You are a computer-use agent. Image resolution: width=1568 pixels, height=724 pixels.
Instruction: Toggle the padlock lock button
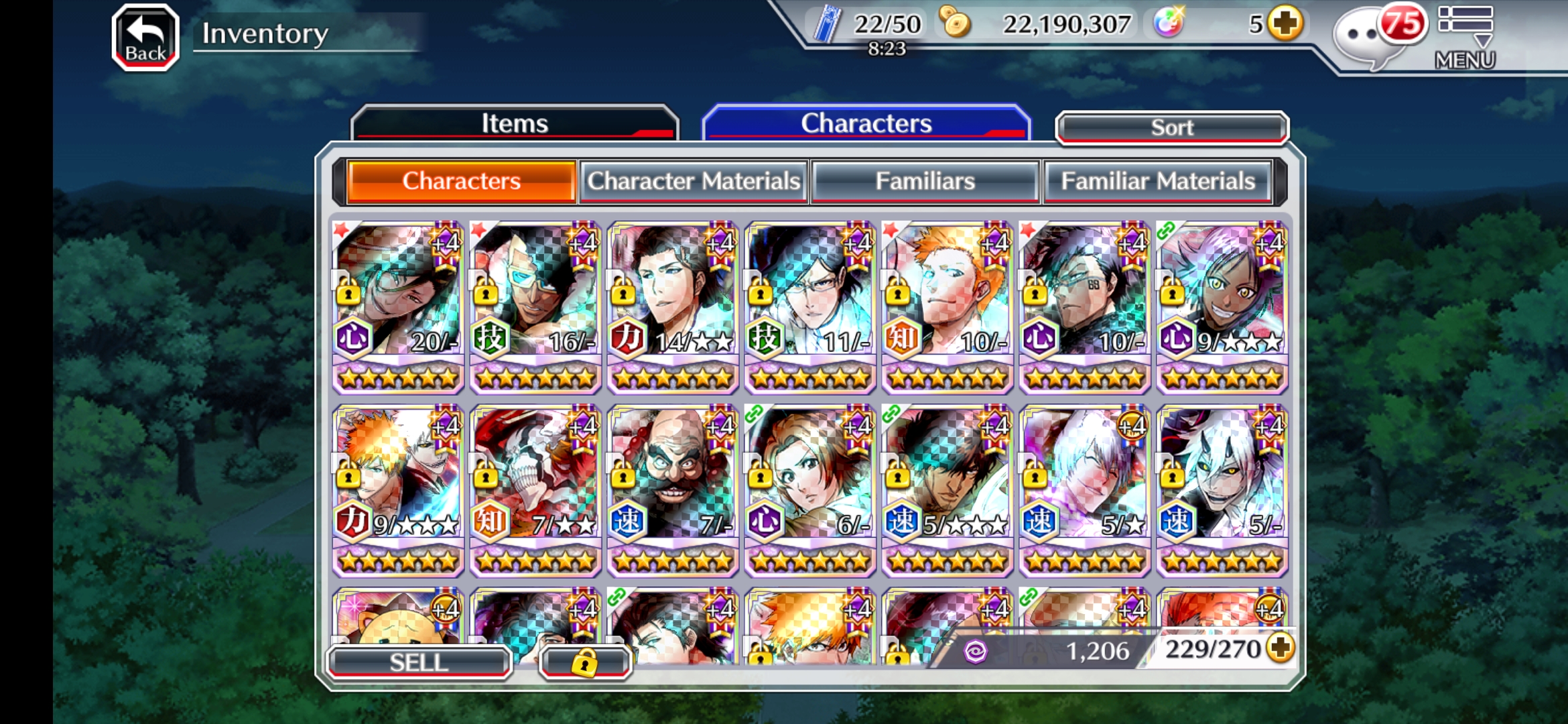click(584, 662)
